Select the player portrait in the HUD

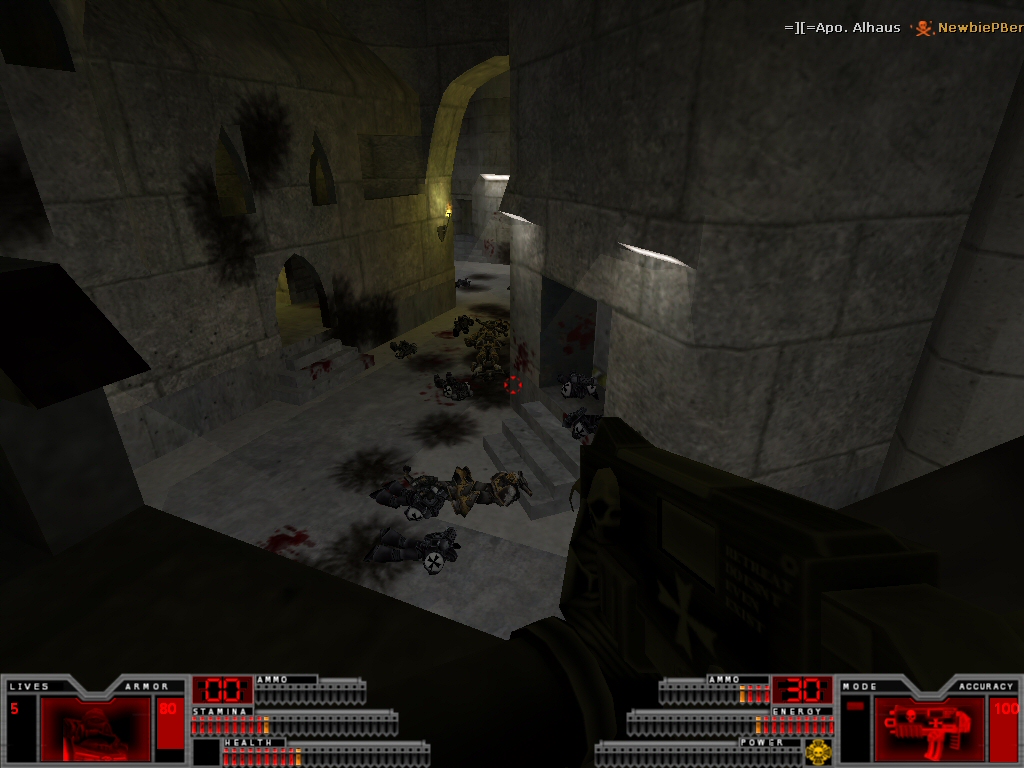[x=95, y=728]
